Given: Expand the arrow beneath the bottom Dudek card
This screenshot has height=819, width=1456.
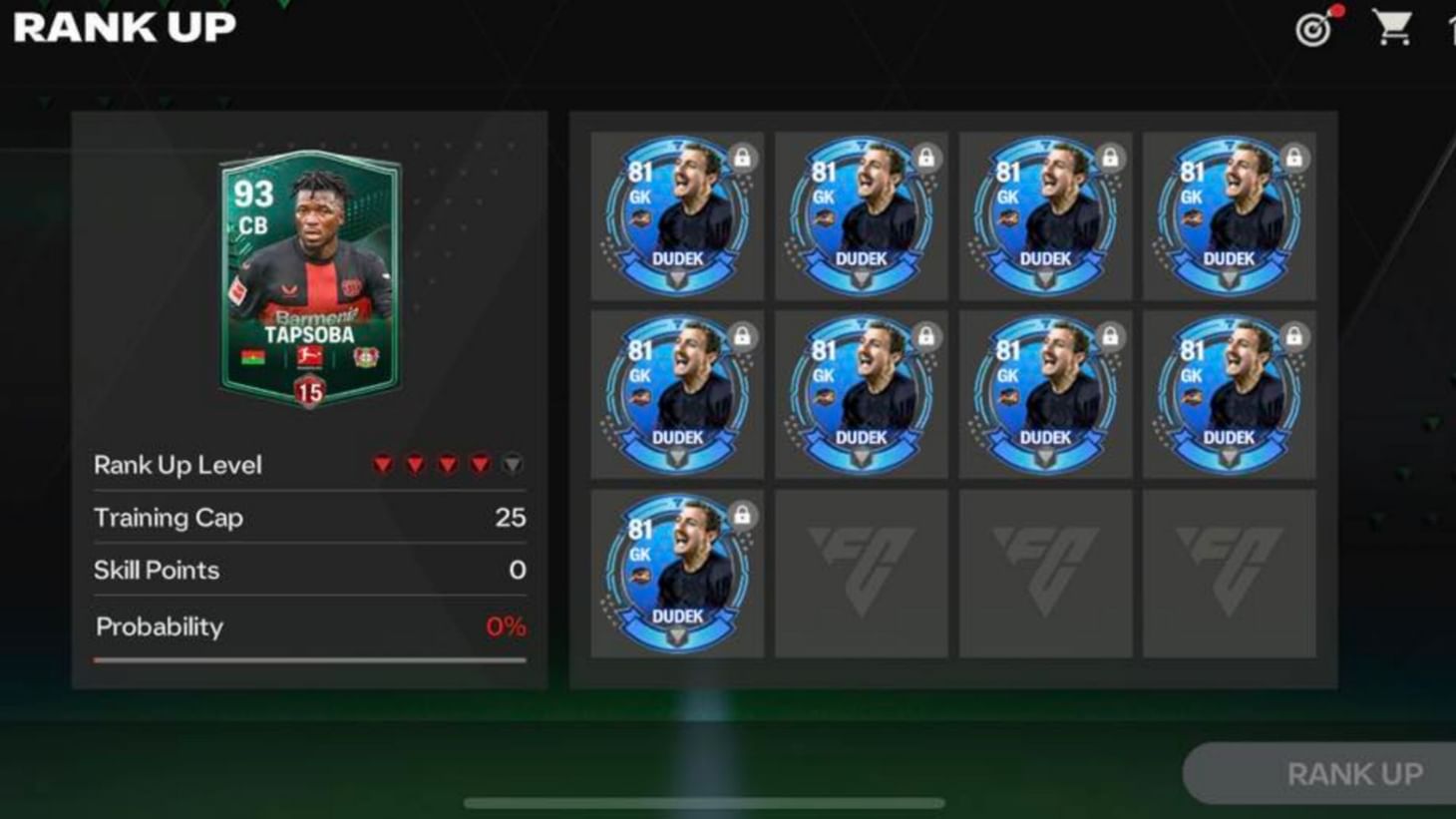Looking at the screenshot, I should (675, 632).
